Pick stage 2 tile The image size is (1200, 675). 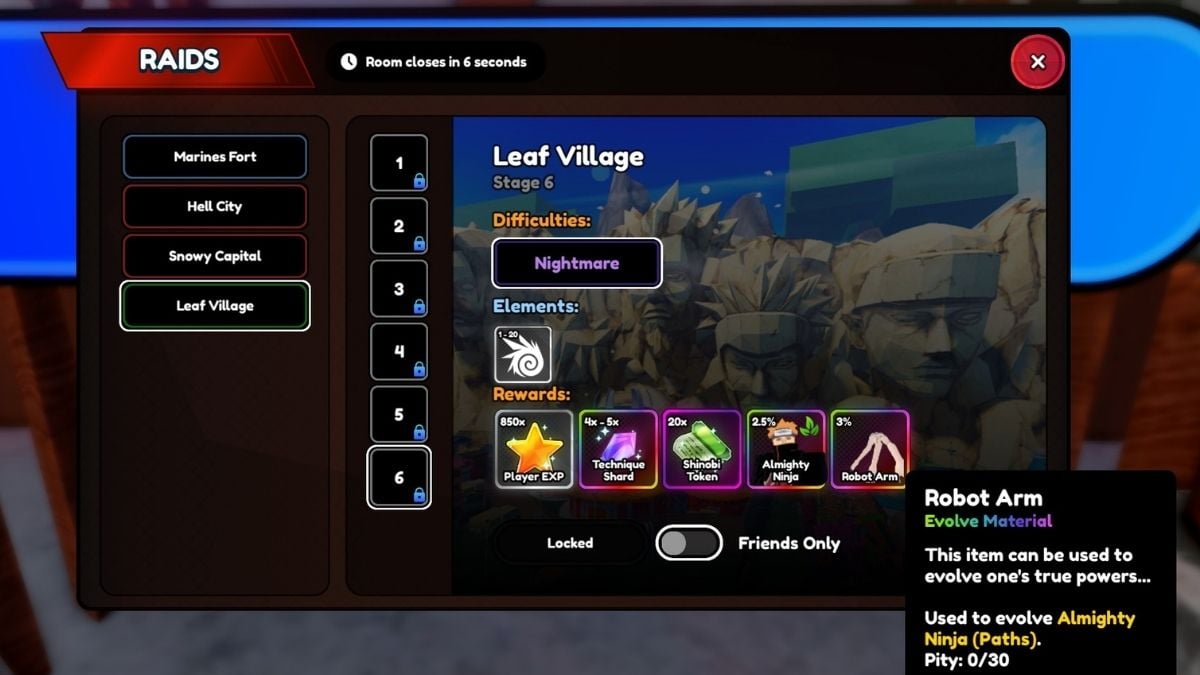[399, 226]
